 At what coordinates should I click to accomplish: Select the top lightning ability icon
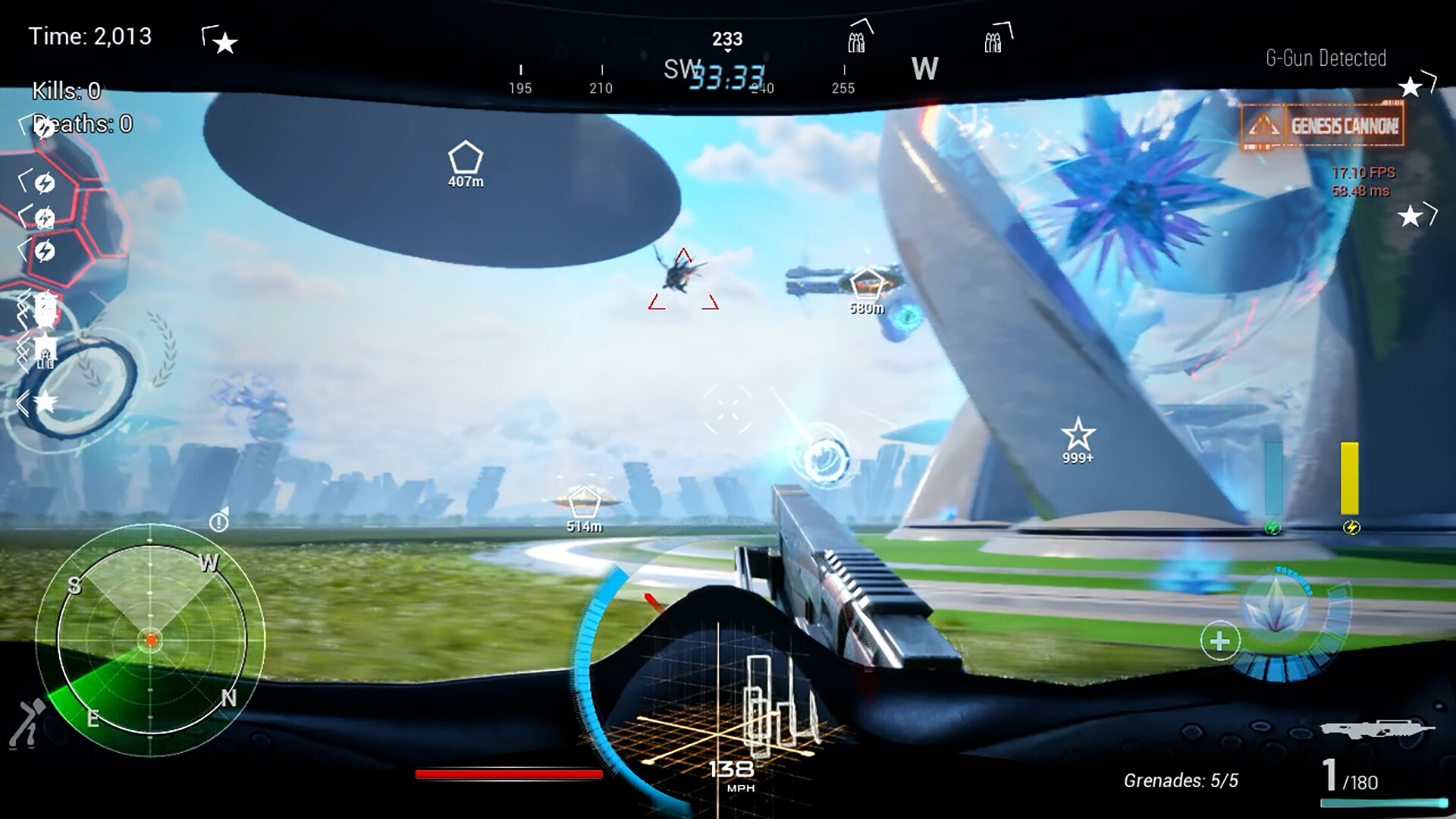[44, 184]
